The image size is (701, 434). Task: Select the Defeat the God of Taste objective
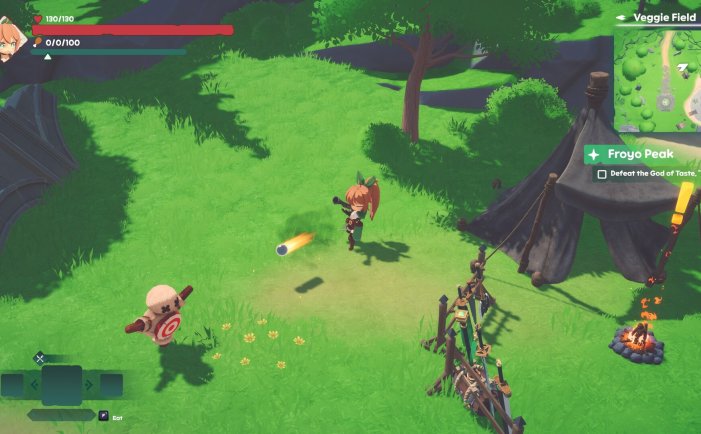pyautogui.click(x=645, y=174)
